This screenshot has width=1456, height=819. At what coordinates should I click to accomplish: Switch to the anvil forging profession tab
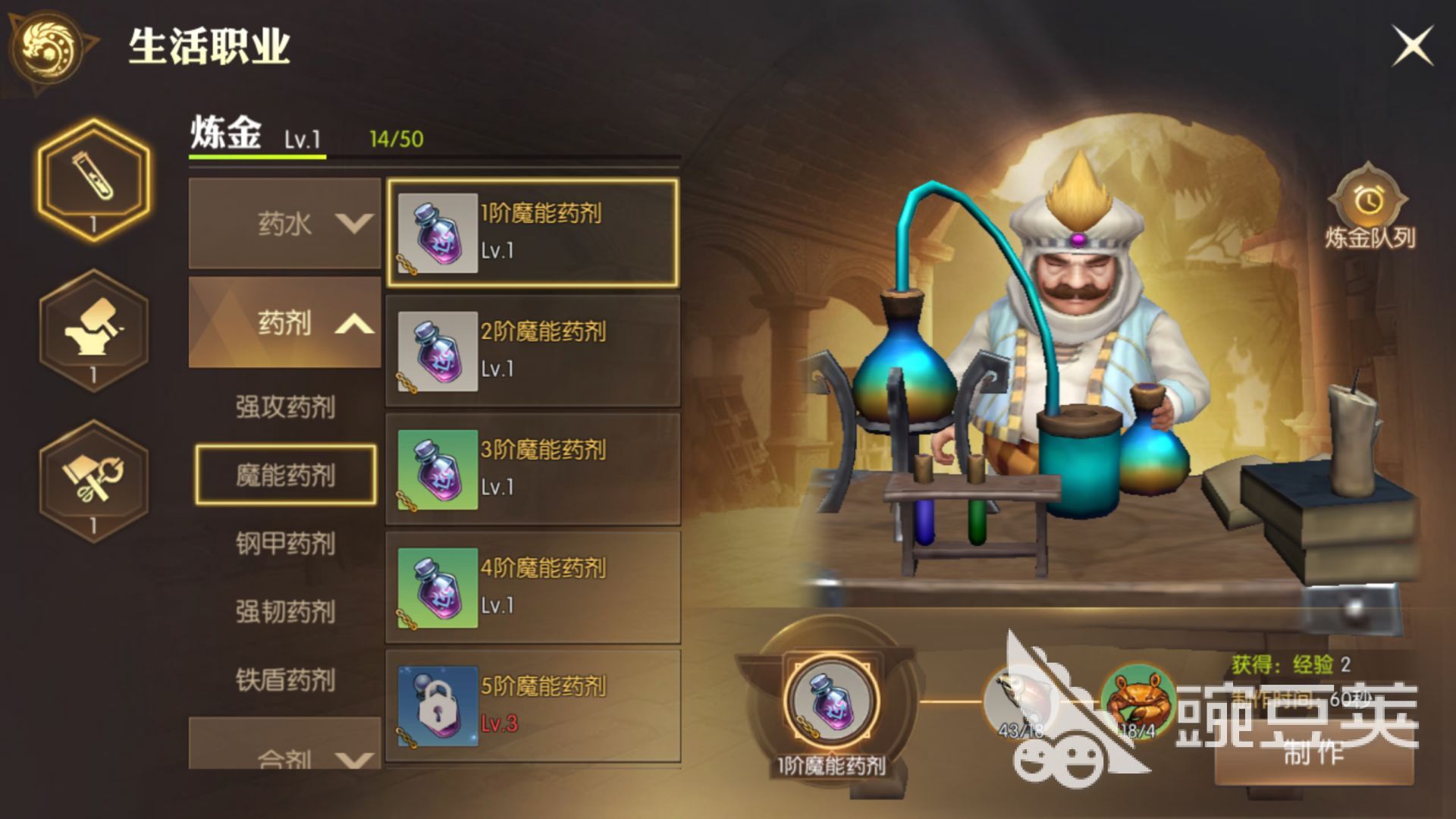tap(94, 330)
